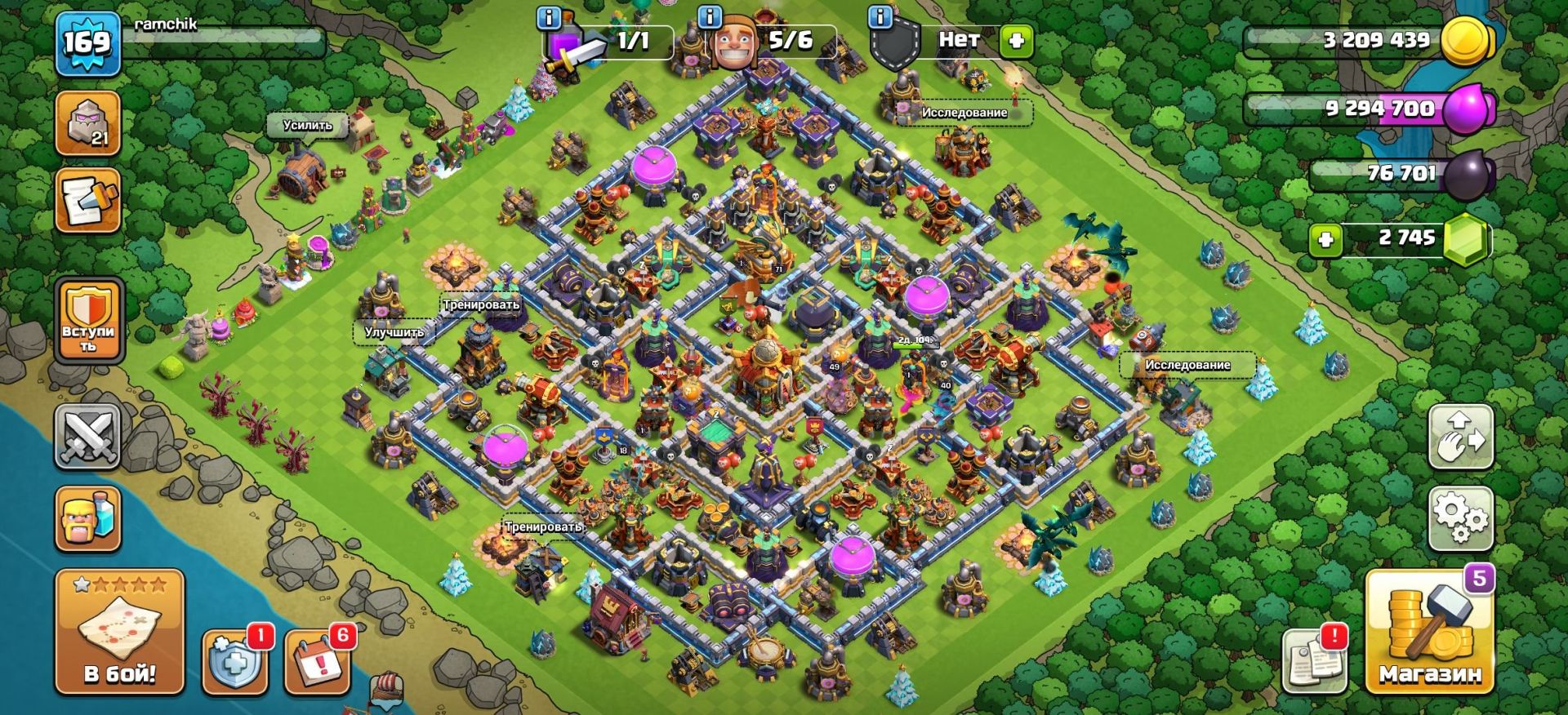Viewport: 1568px width, 715px height.
Task: Start a battle with the В бой! button
Action: [119, 632]
